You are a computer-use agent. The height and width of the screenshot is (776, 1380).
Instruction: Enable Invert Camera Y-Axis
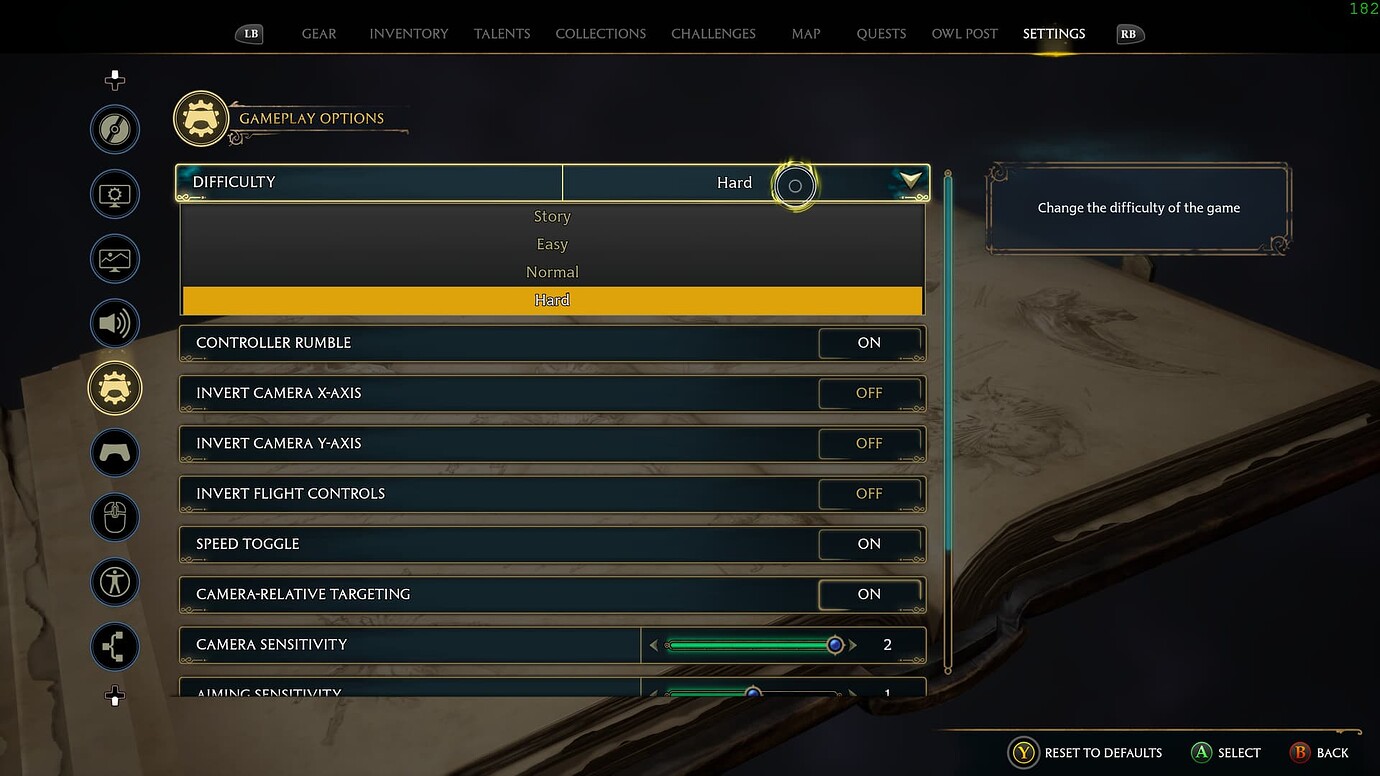[869, 443]
